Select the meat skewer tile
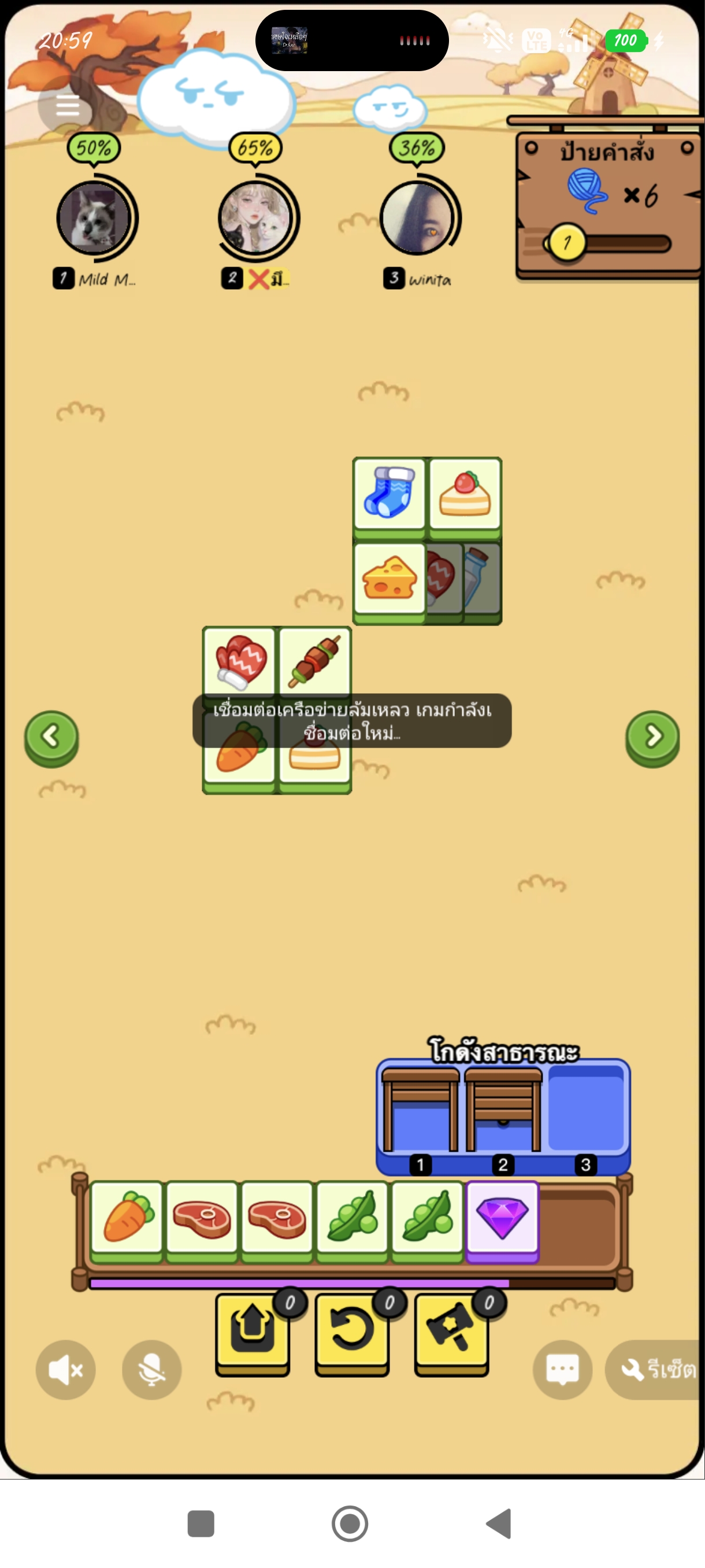Image resolution: width=705 pixels, height=1568 pixels. (314, 660)
